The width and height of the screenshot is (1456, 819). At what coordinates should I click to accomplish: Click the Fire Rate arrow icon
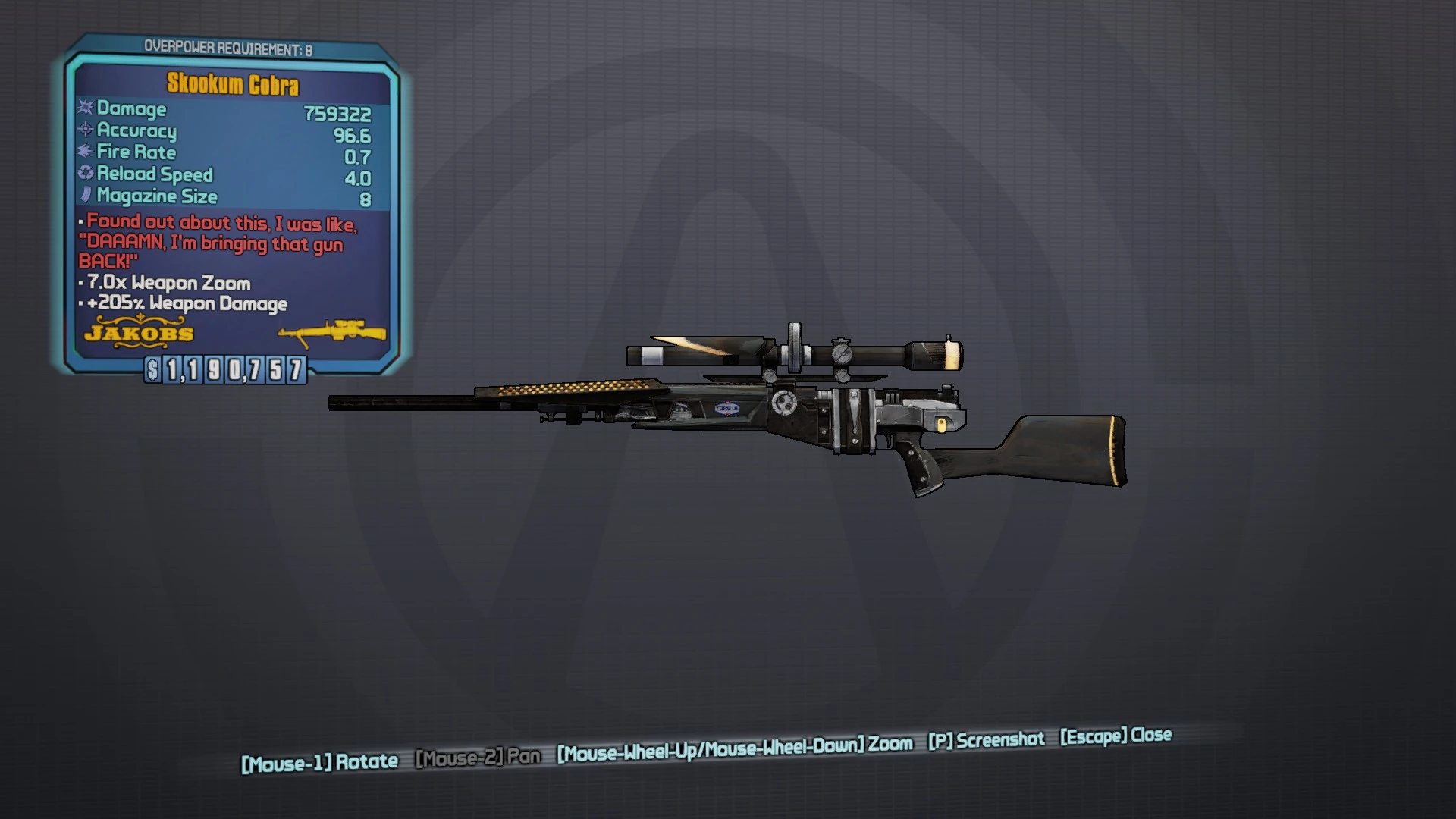(83, 152)
